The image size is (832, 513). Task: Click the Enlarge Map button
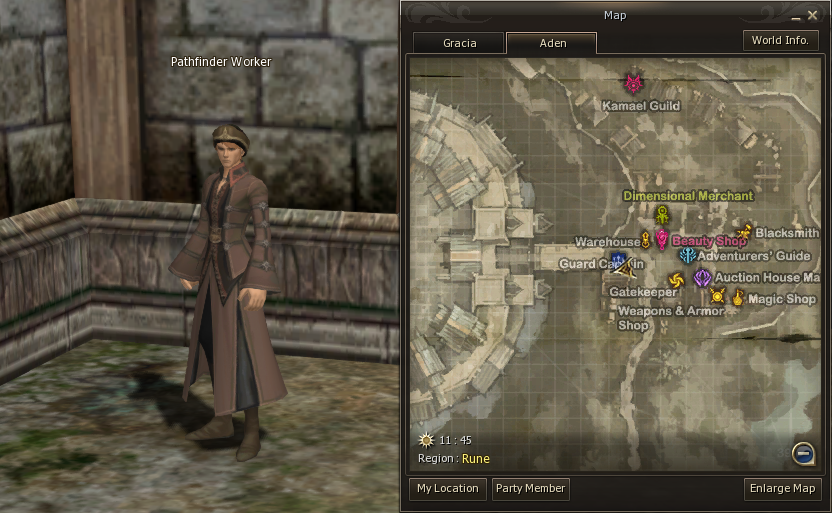tap(783, 488)
